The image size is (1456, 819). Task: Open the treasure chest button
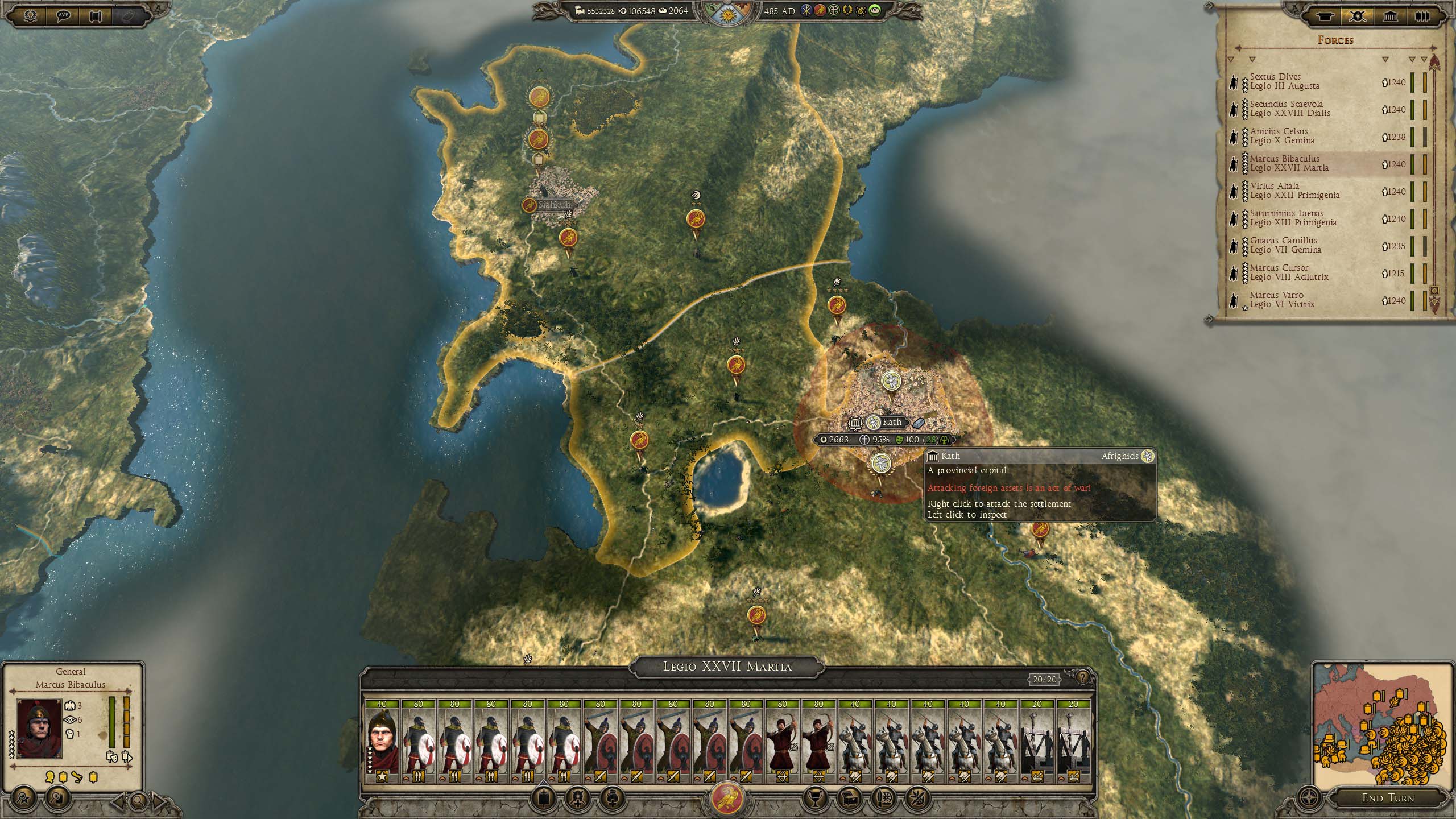click(x=850, y=797)
